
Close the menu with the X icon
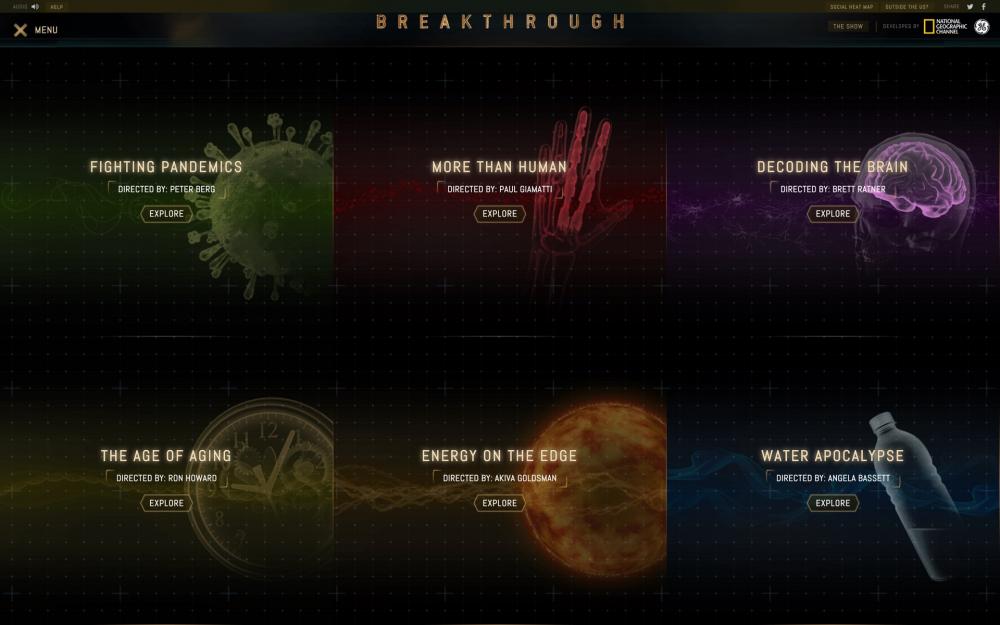point(20,30)
